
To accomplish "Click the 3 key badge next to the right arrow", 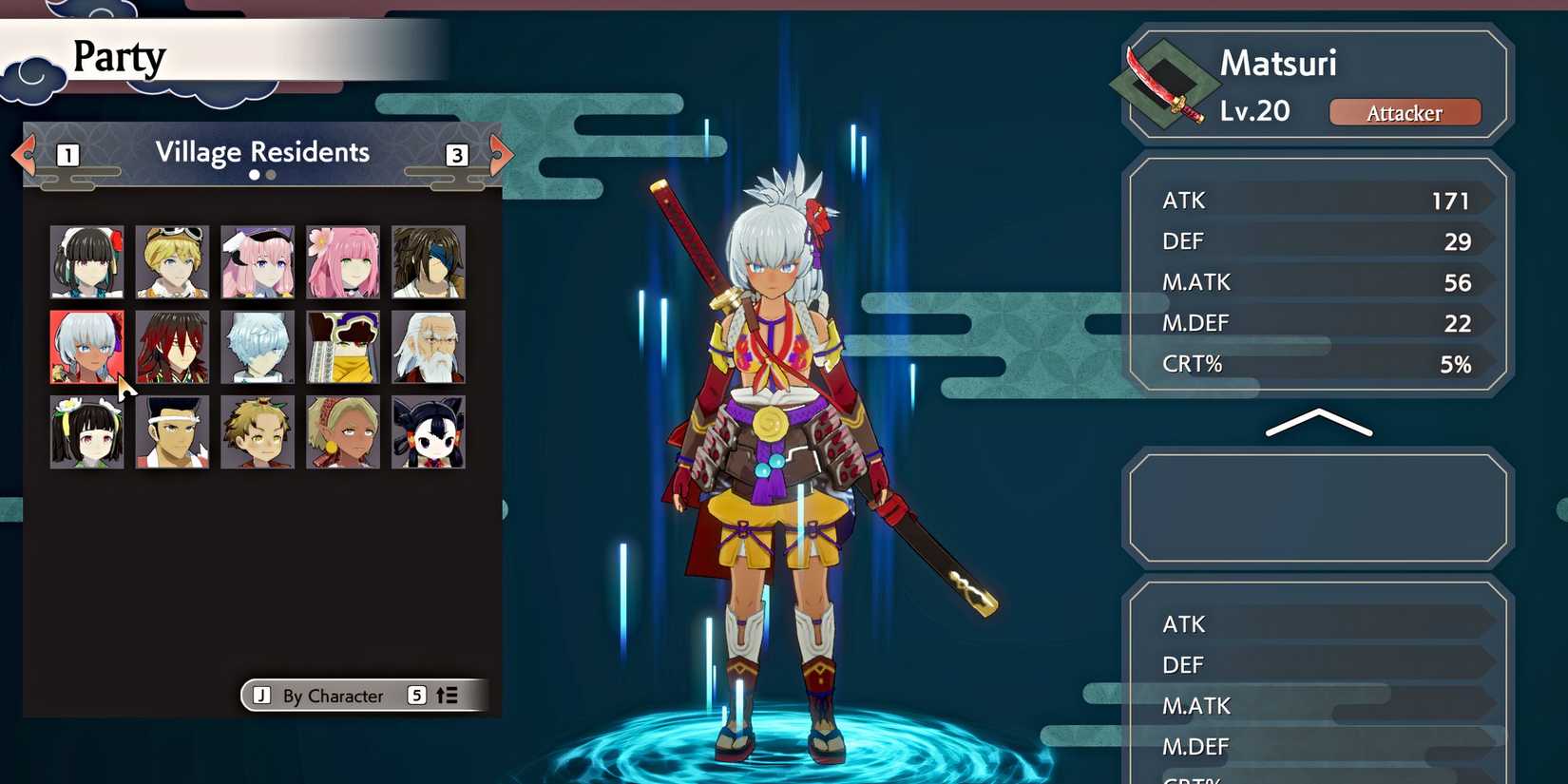I will 456,155.
